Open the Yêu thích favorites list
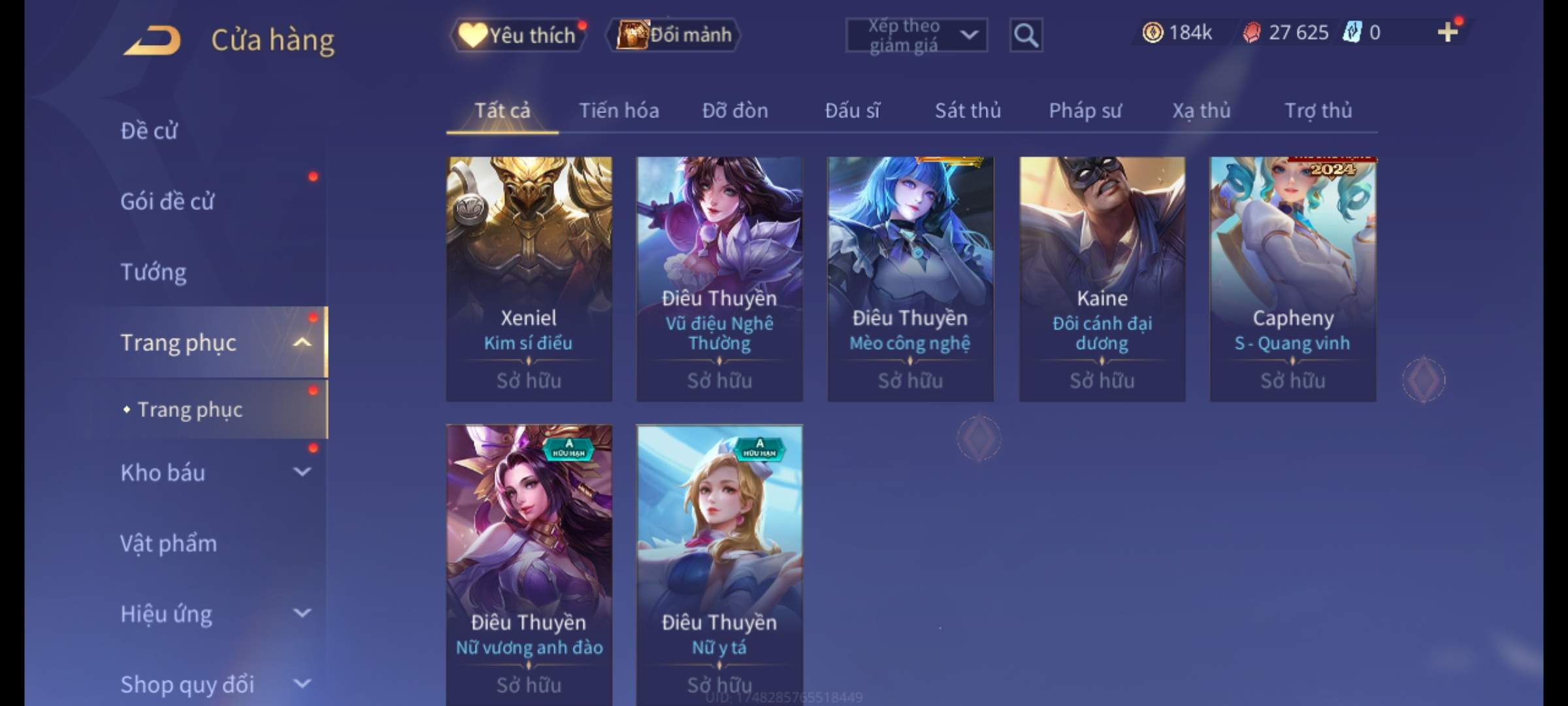 pos(517,35)
